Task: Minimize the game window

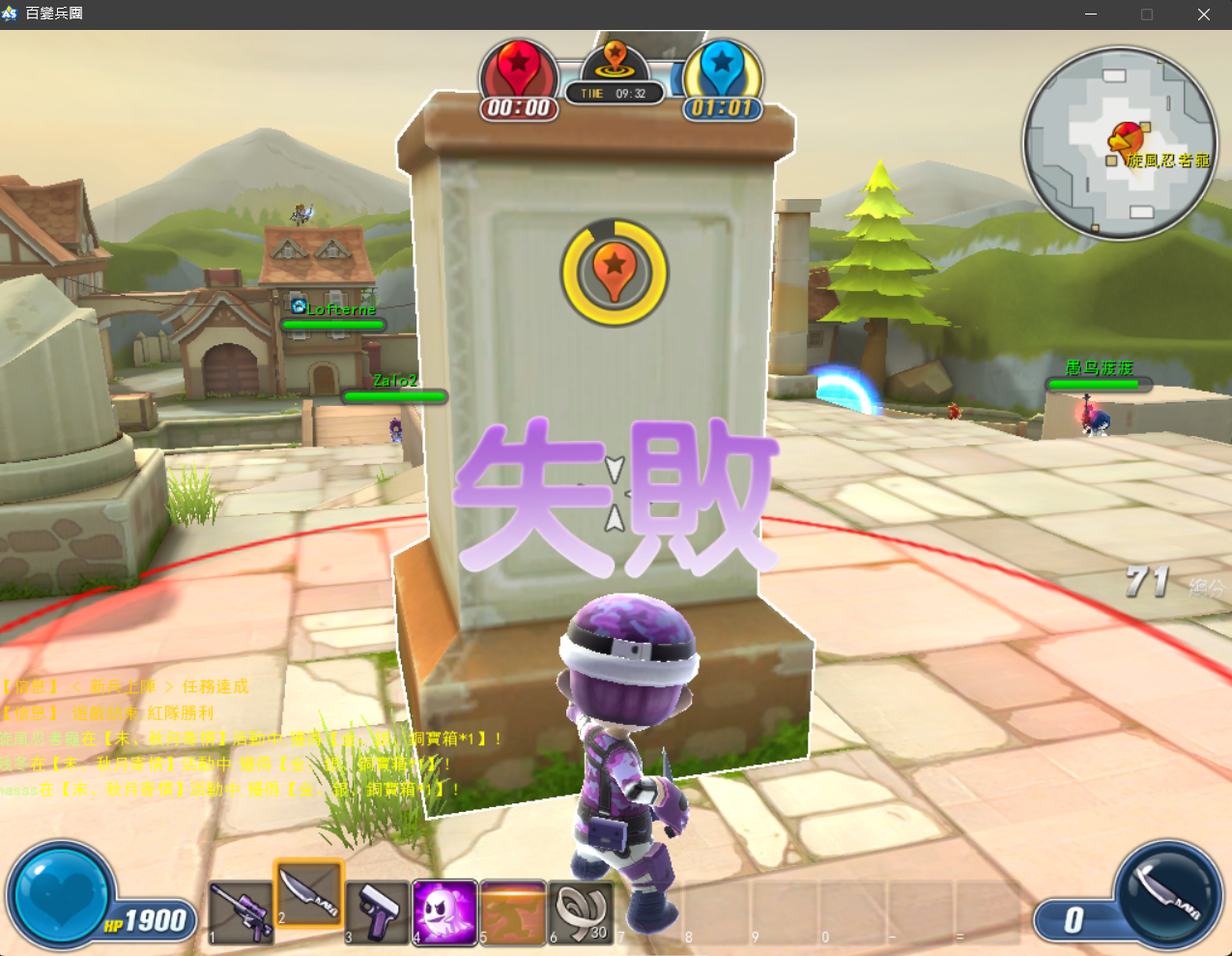Action: tap(1091, 14)
